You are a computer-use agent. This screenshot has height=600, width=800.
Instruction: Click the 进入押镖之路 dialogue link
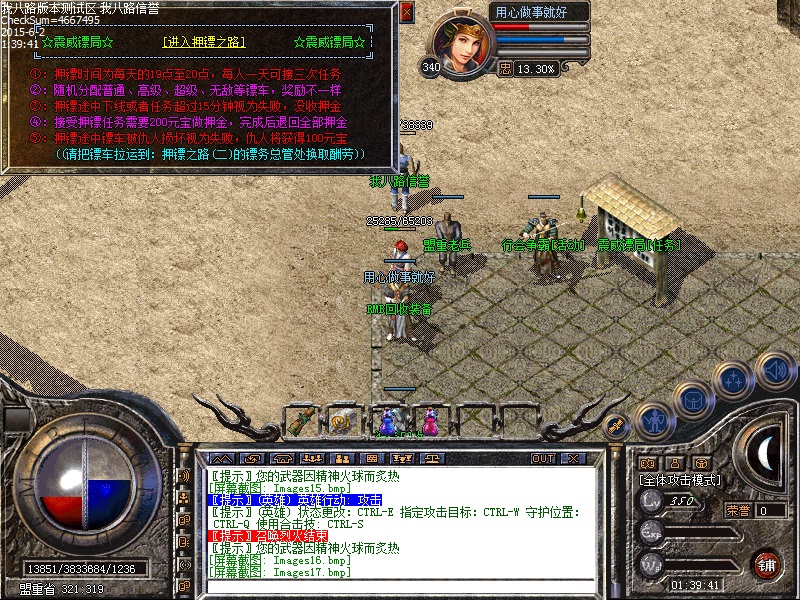pyautogui.click(x=203, y=43)
